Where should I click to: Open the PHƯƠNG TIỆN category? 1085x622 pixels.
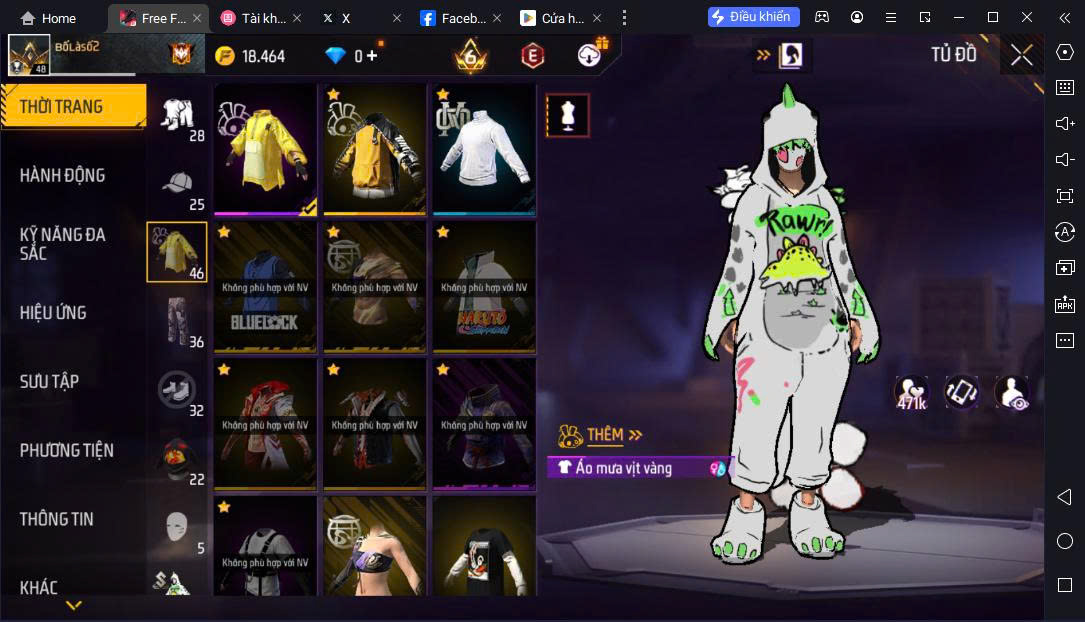coord(66,451)
